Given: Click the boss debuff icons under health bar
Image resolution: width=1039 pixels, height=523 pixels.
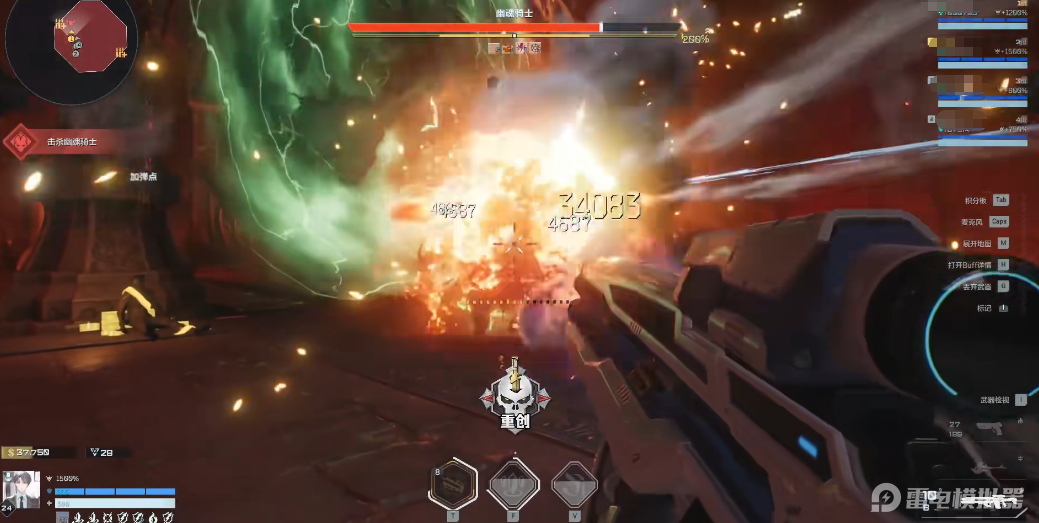Looking at the screenshot, I should [x=514, y=47].
